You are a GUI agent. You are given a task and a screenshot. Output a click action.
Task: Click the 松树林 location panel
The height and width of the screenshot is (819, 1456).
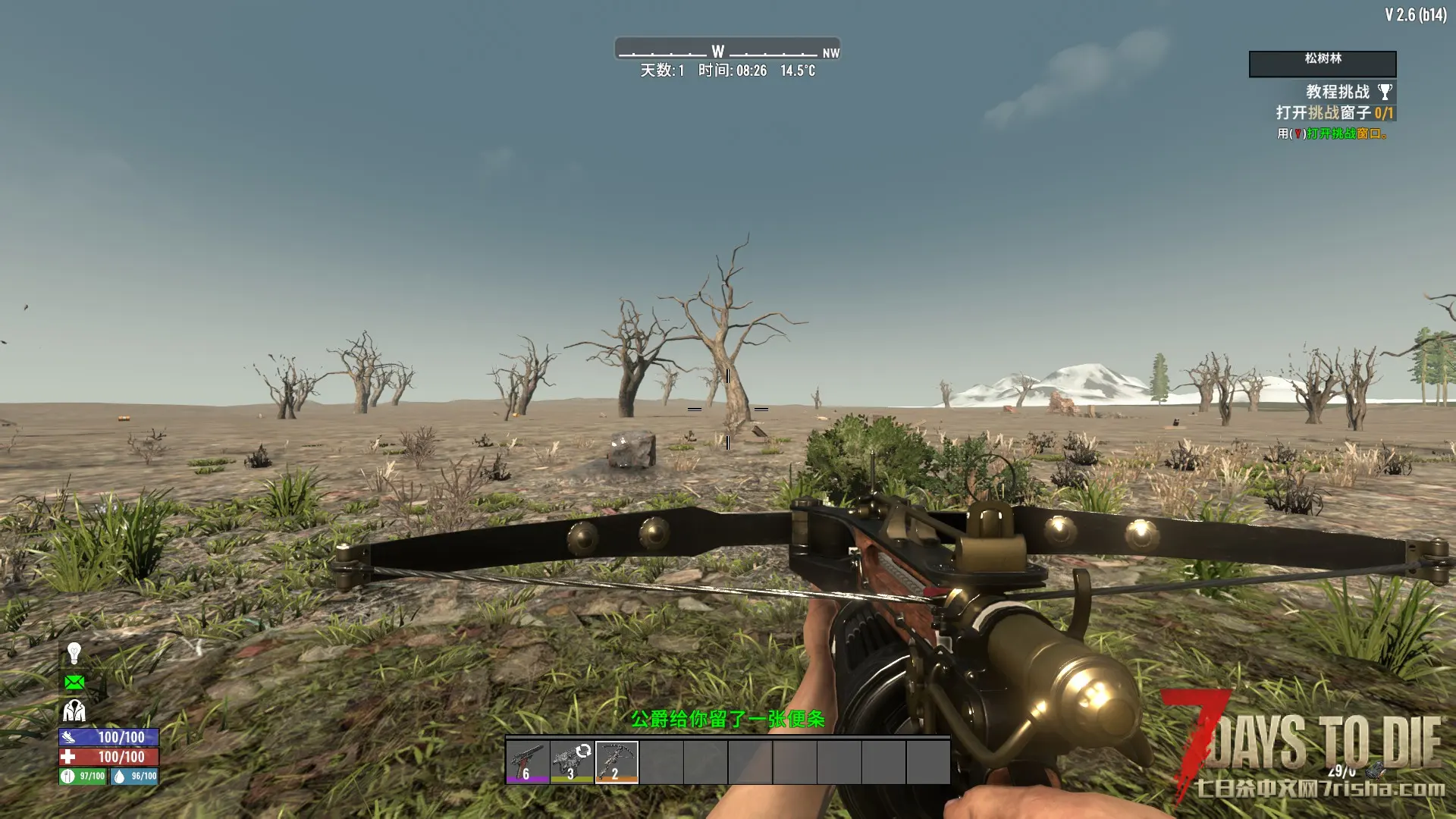pyautogui.click(x=1323, y=64)
